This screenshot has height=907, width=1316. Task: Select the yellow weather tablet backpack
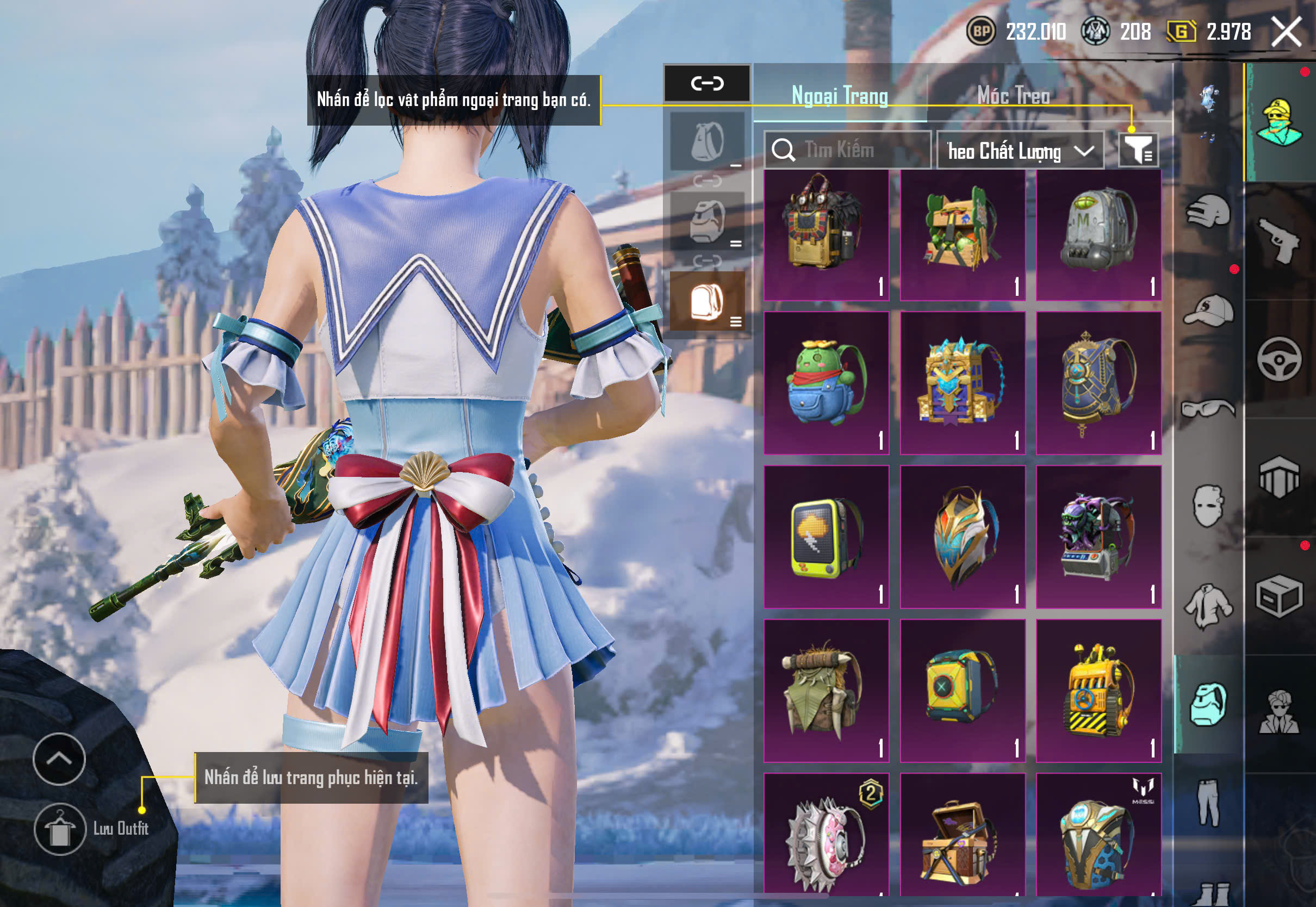click(x=826, y=537)
